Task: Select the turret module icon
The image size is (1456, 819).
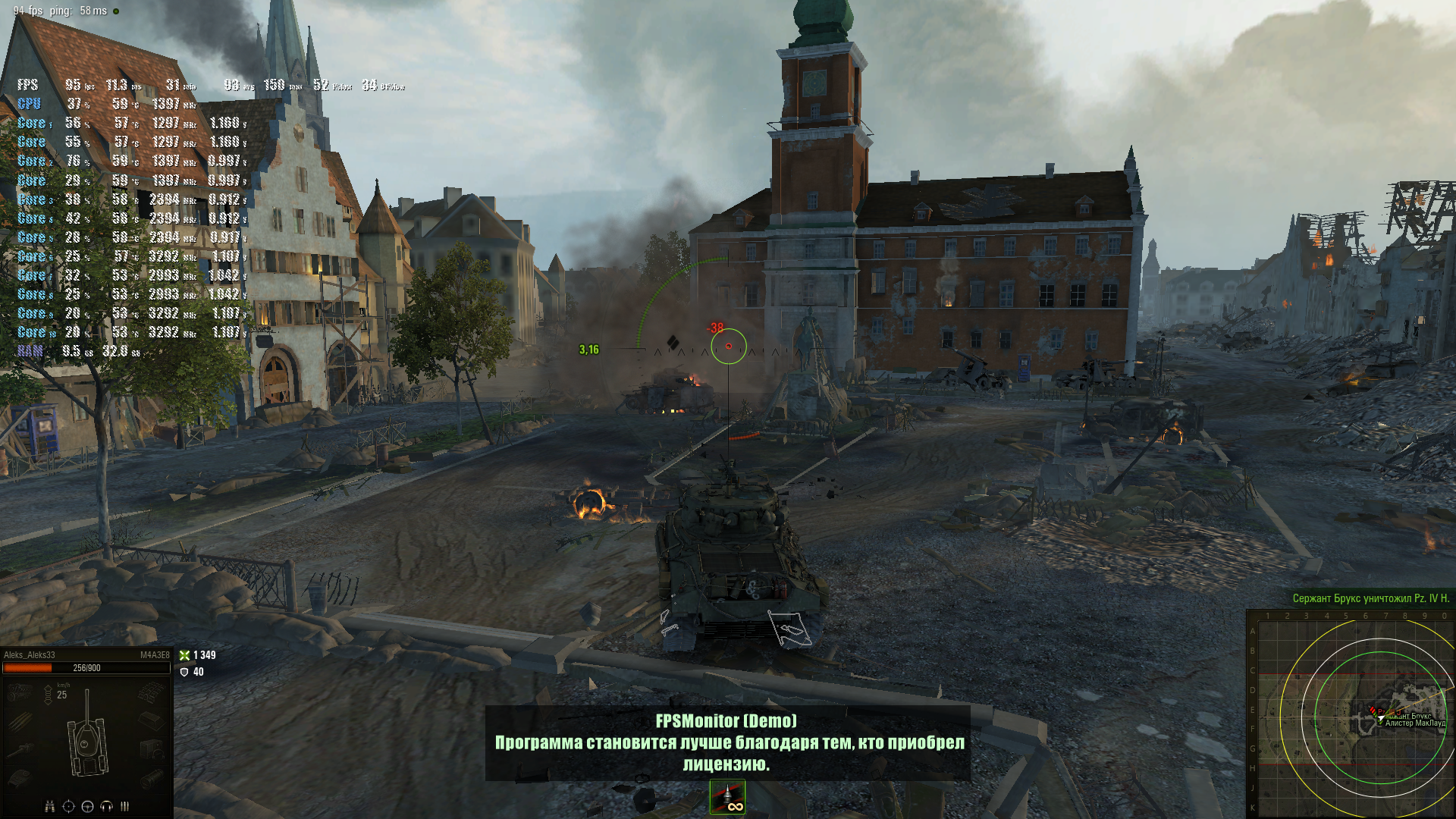Action: 20,779
